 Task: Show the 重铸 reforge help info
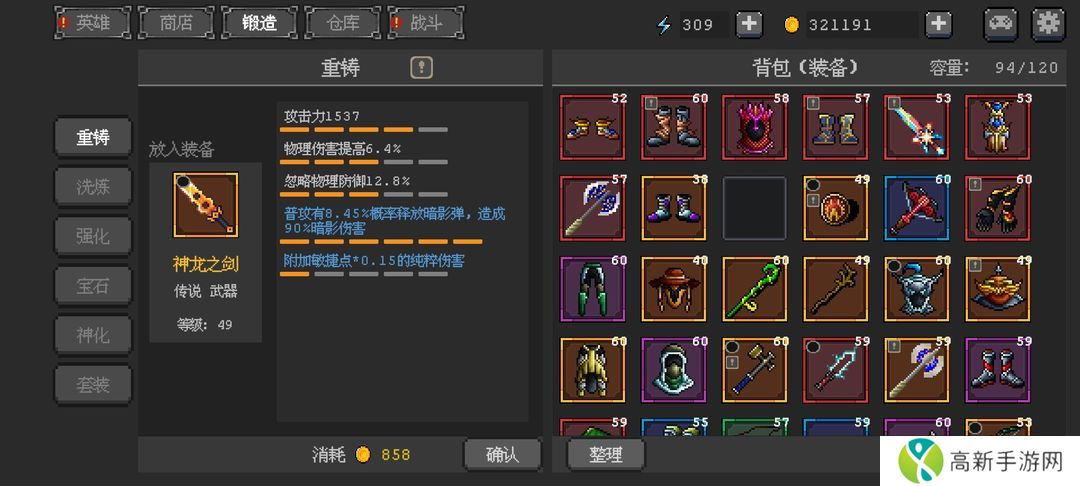click(x=422, y=68)
